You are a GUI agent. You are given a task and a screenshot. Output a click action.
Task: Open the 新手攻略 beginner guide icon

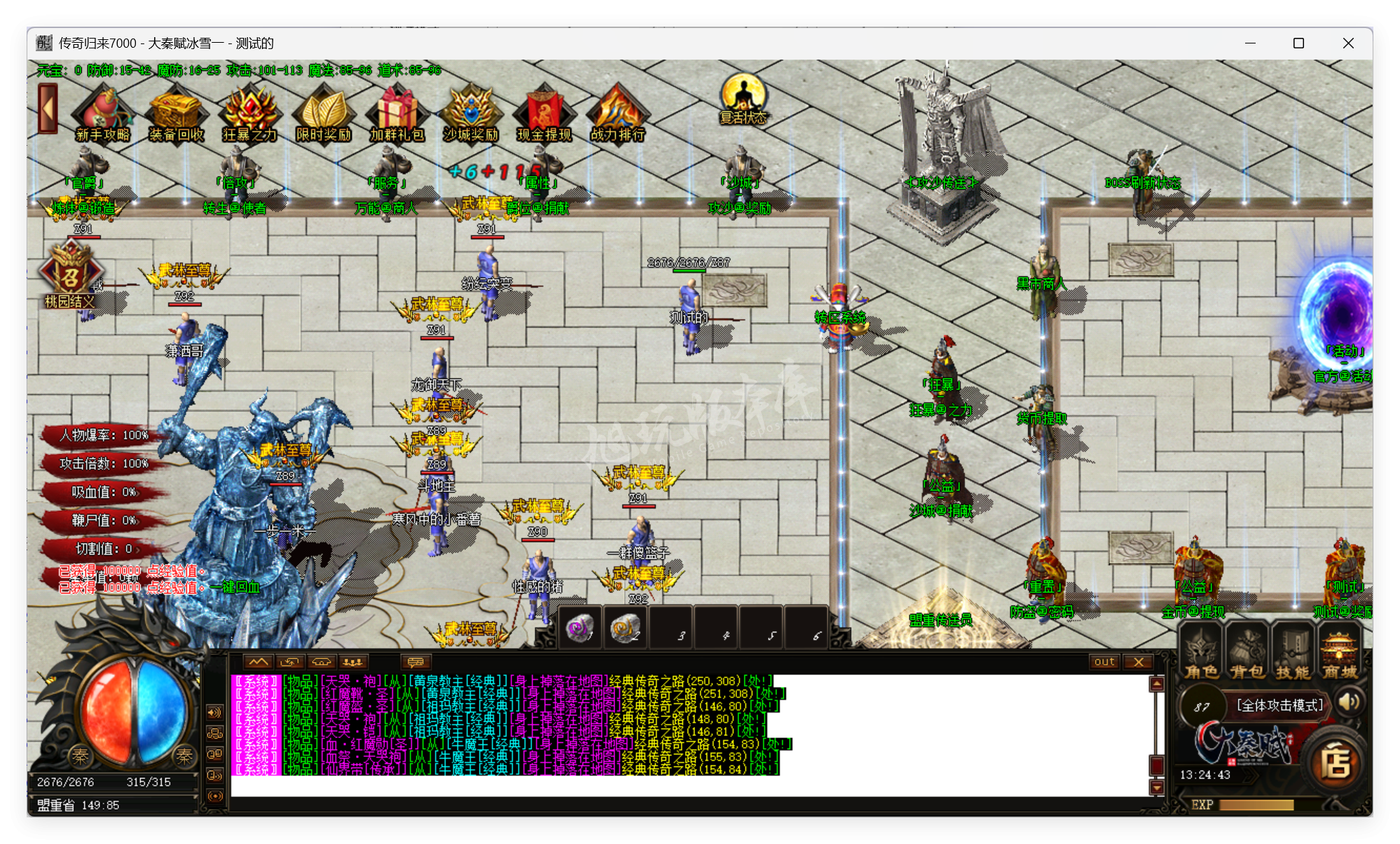pyautogui.click(x=103, y=114)
